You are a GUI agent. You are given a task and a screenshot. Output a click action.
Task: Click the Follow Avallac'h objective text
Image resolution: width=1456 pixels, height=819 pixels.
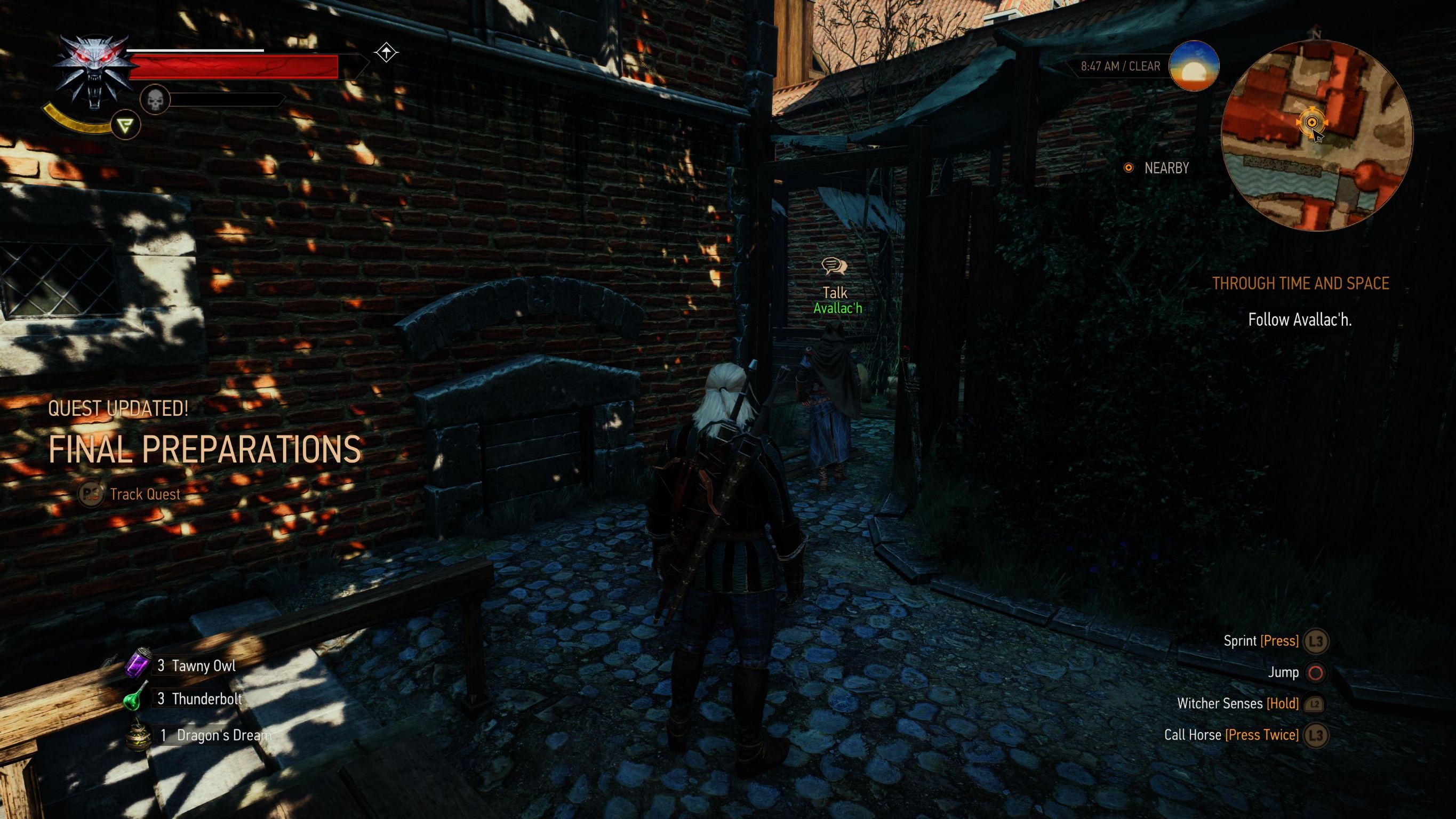pos(1299,320)
